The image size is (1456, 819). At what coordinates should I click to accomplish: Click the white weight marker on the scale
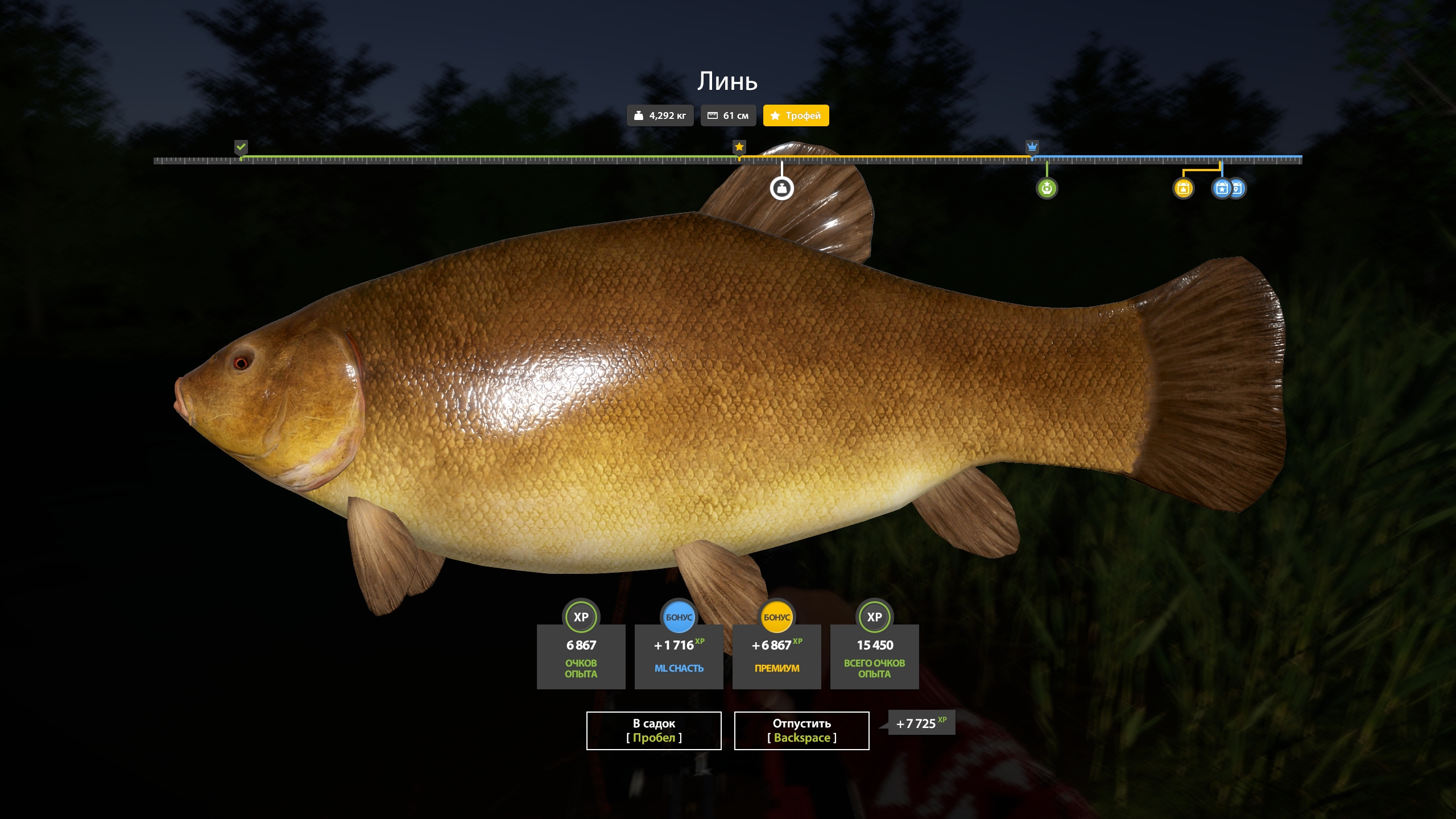(x=781, y=188)
